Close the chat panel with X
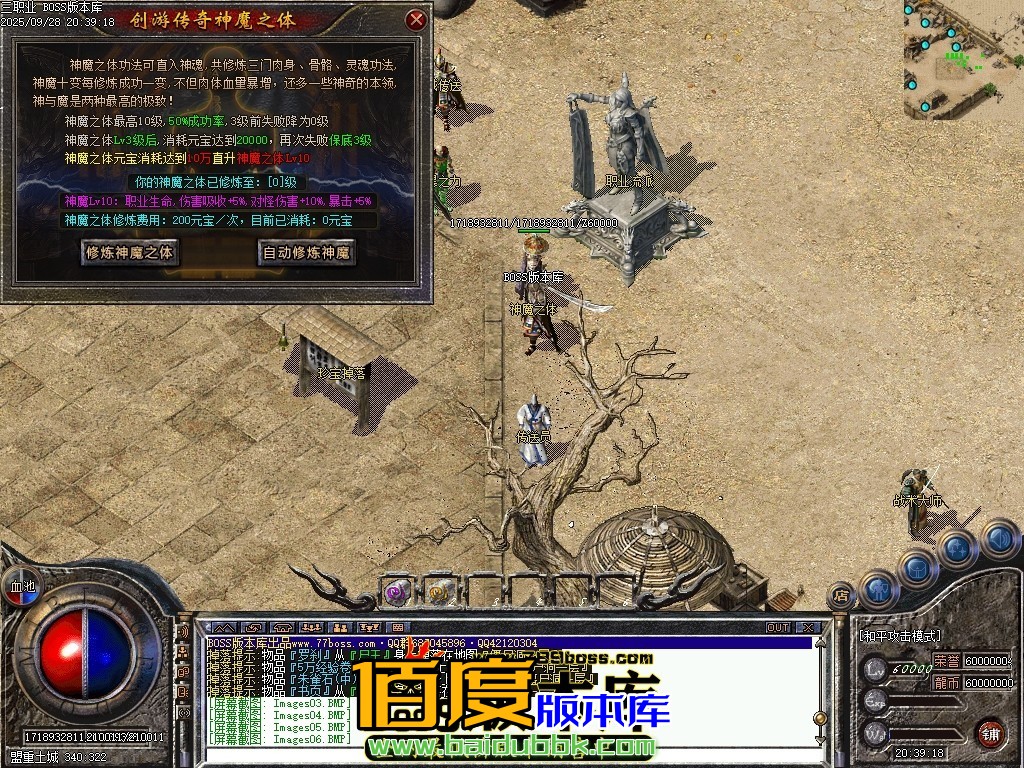 (x=807, y=627)
